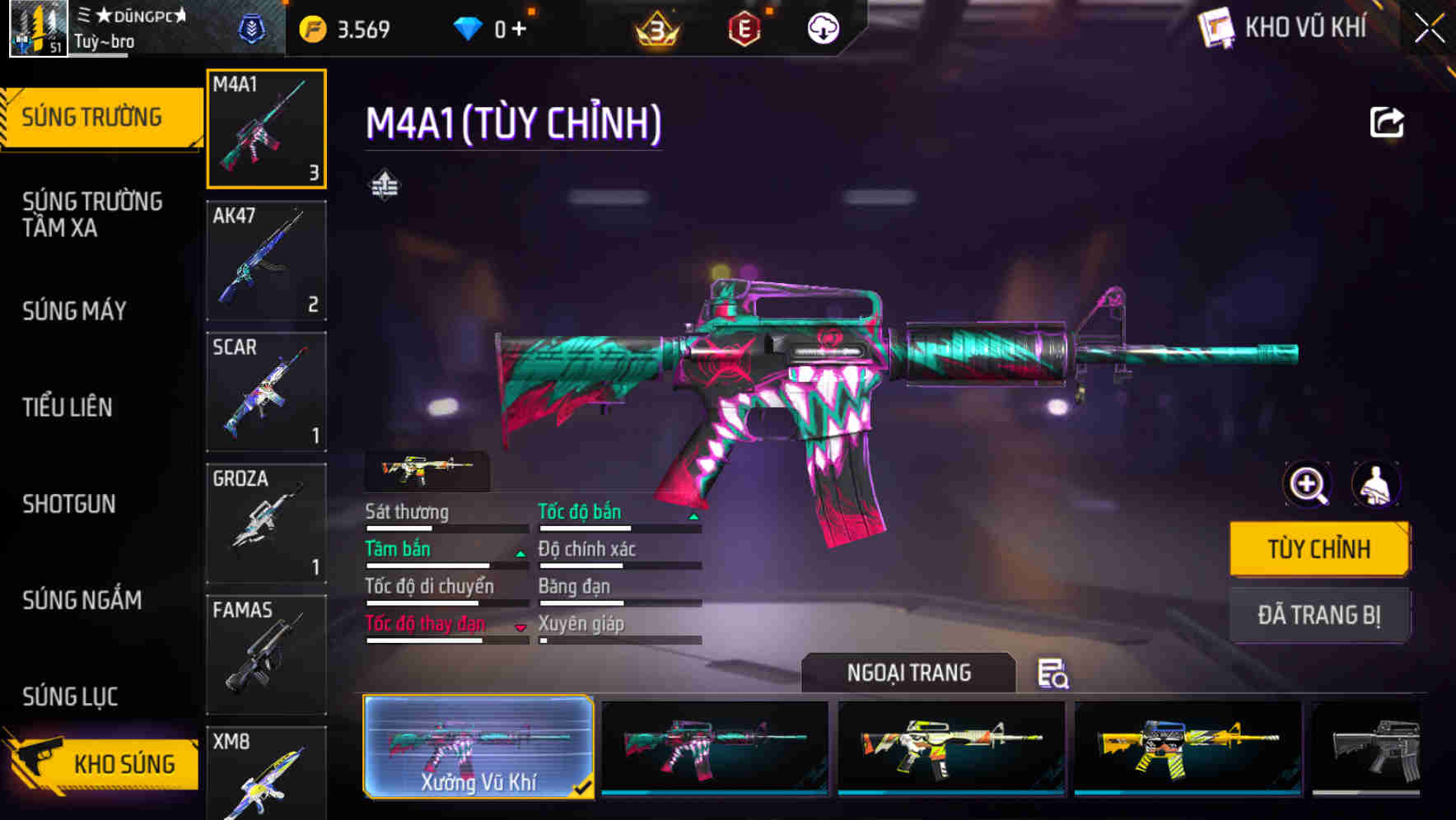Open the cloud download icon in top bar
This screenshot has height=820, width=1456.
[x=822, y=27]
